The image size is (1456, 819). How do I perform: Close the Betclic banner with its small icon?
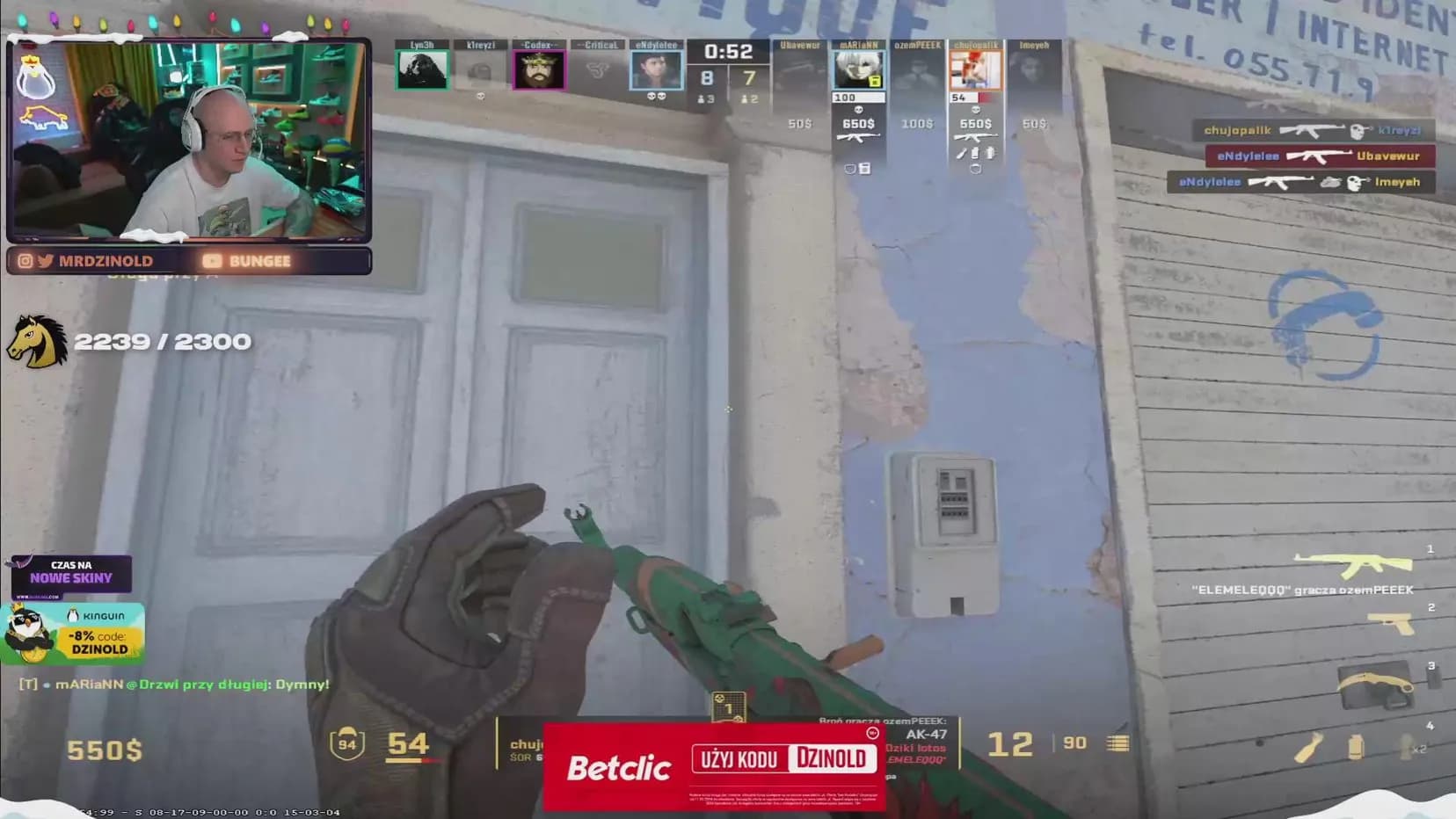[872, 733]
